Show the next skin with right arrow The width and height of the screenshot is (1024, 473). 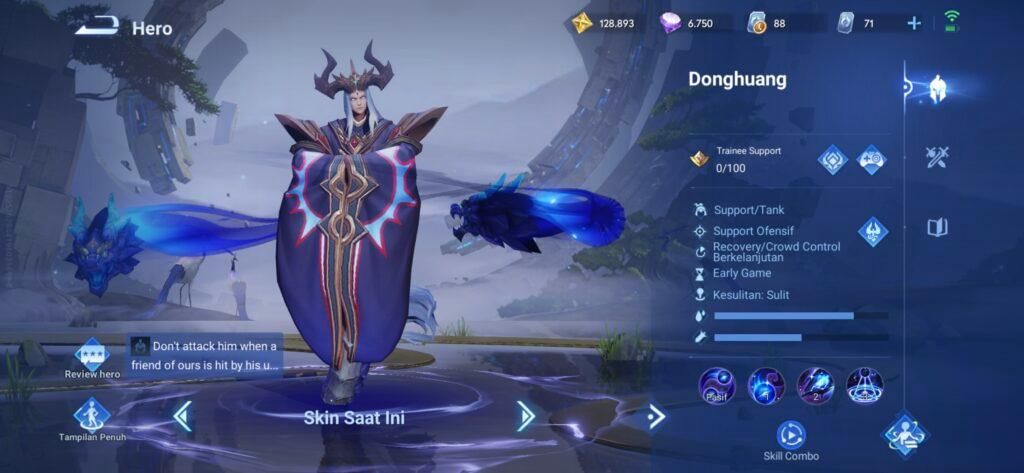coord(526,415)
